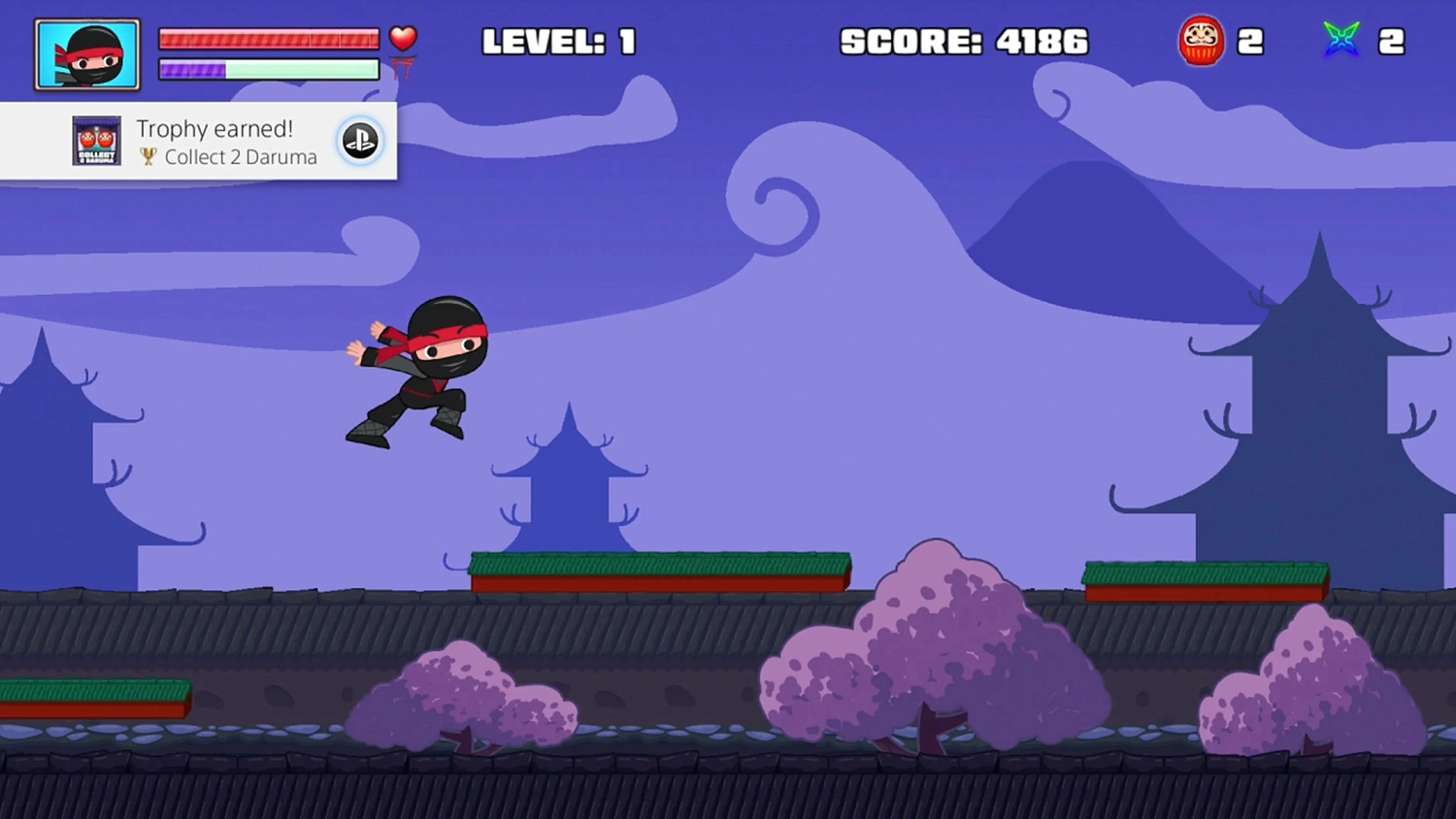Click the Trophy earned! text
Image resolution: width=1456 pixels, height=819 pixels.
(215, 128)
